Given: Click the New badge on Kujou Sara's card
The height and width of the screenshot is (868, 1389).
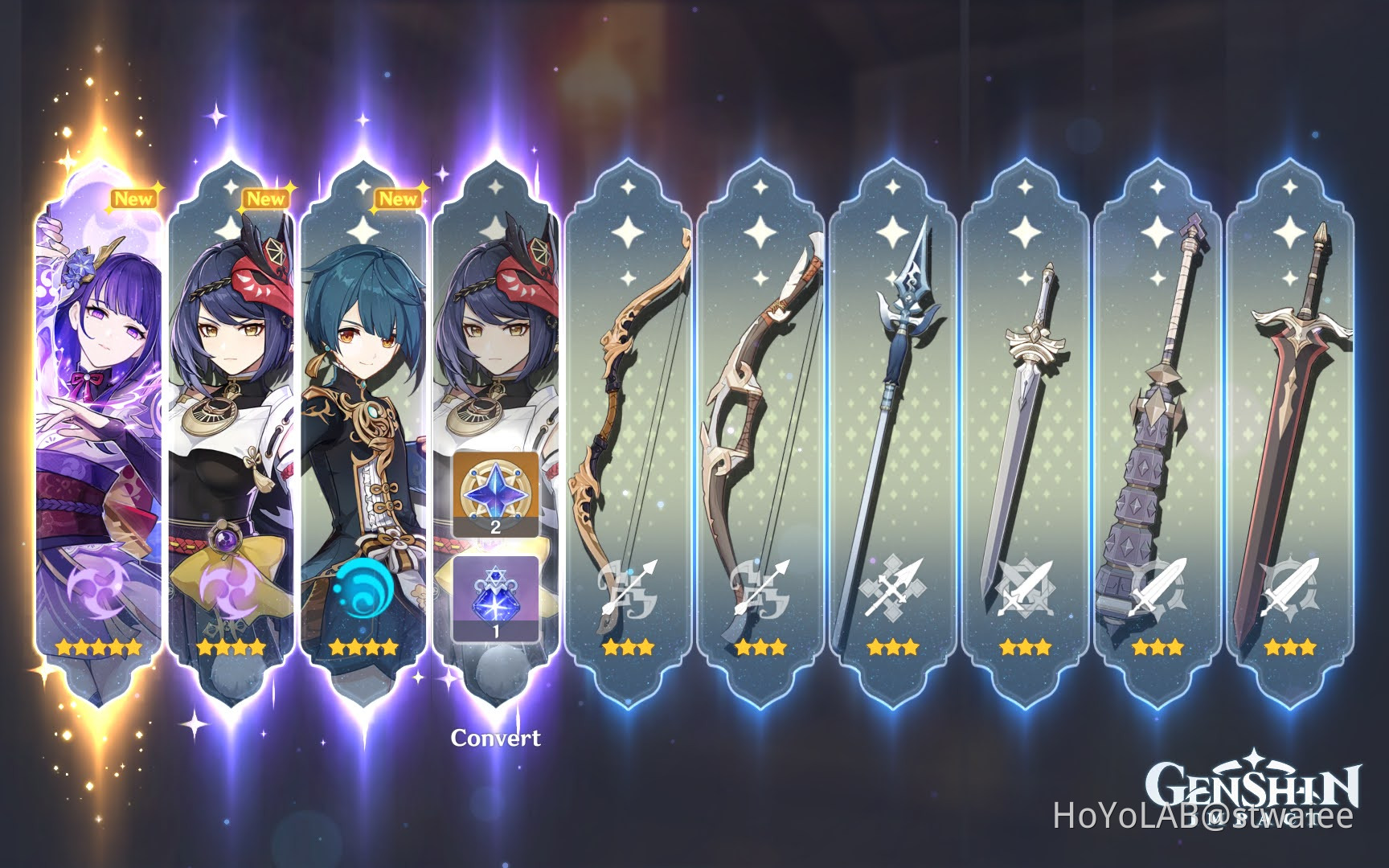Looking at the screenshot, I should coord(265,199).
